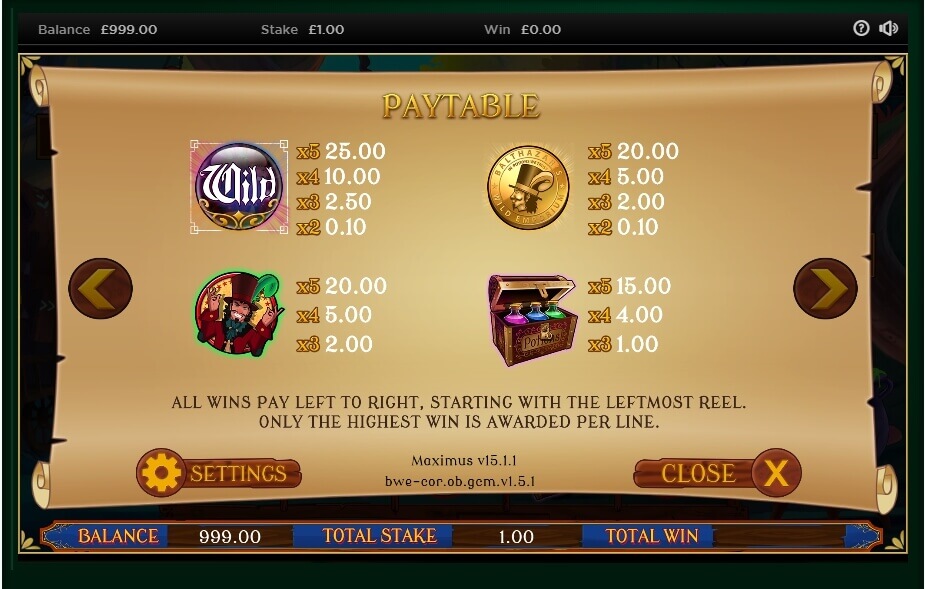Open the Settings panel
925x589 pixels.
[219, 473]
